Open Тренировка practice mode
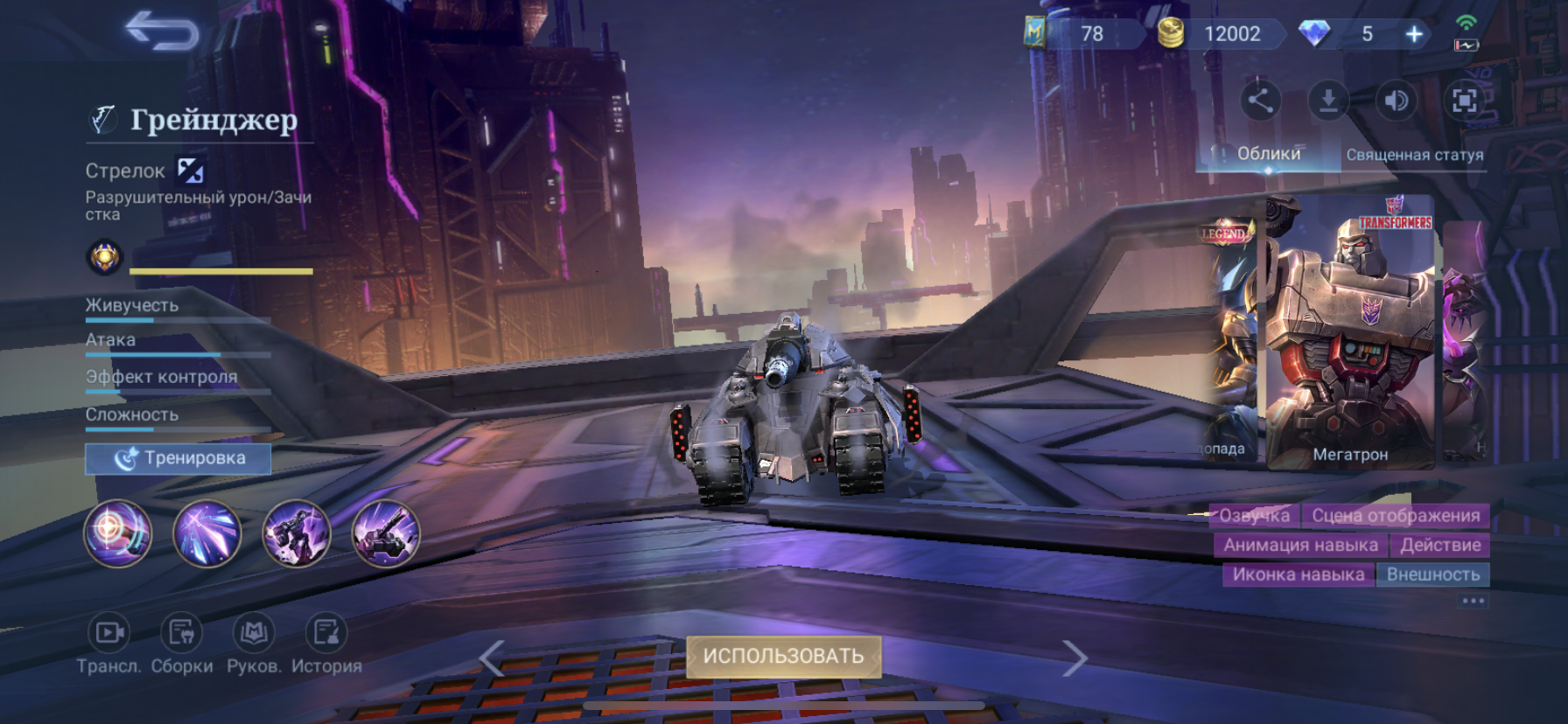This screenshot has width=1568, height=724. coord(178,458)
